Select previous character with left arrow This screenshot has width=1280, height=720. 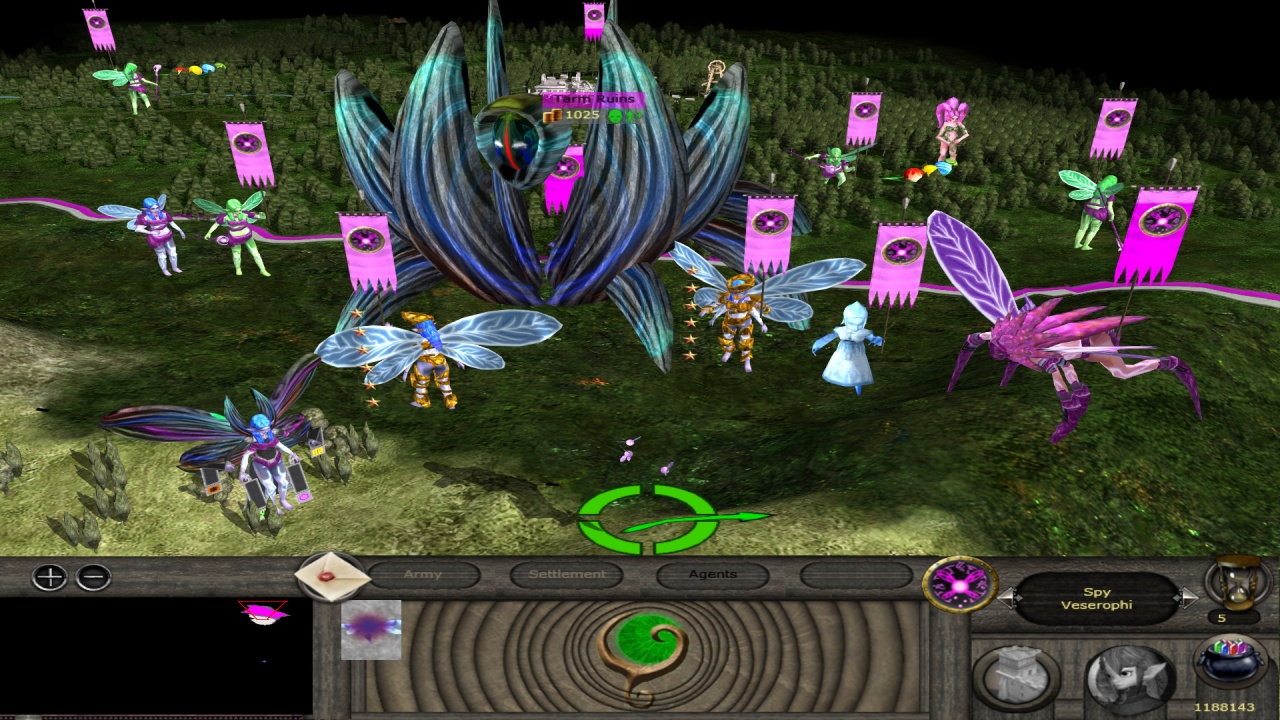pos(1008,599)
